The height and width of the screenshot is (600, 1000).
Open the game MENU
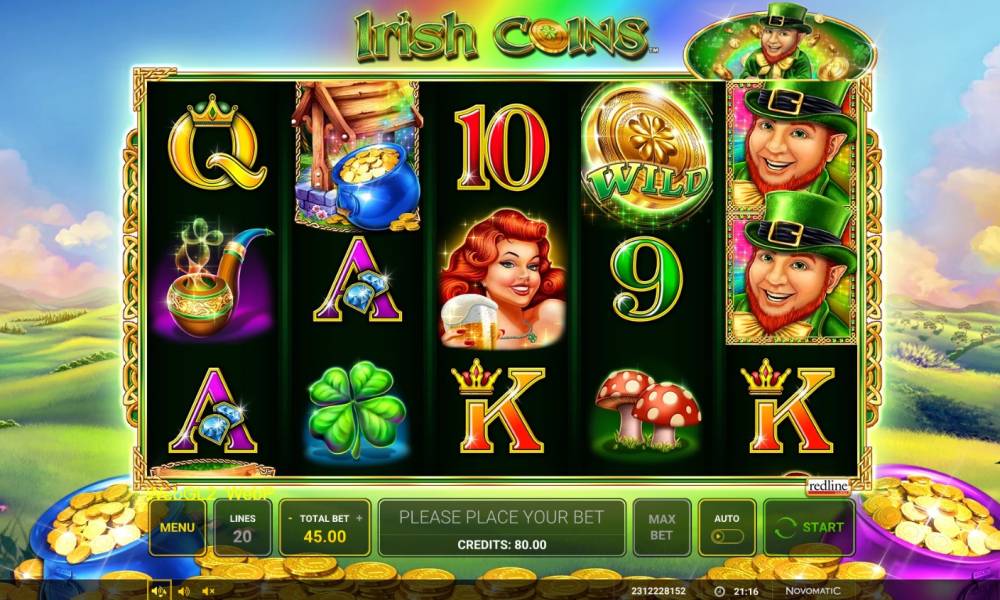177,527
